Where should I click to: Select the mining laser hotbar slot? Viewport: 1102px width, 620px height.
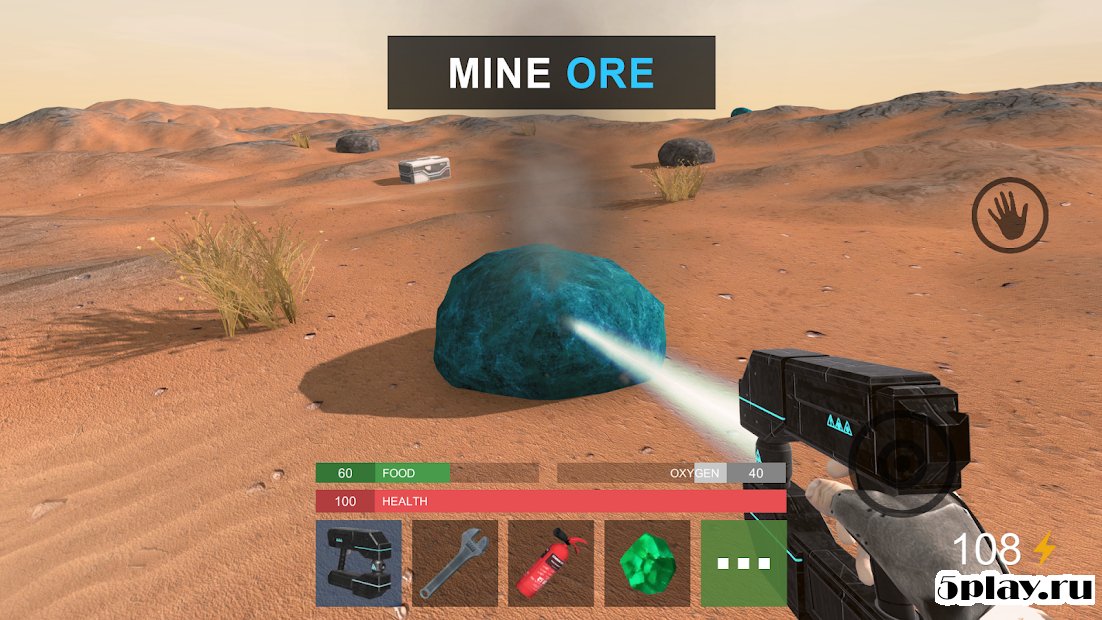(358, 563)
